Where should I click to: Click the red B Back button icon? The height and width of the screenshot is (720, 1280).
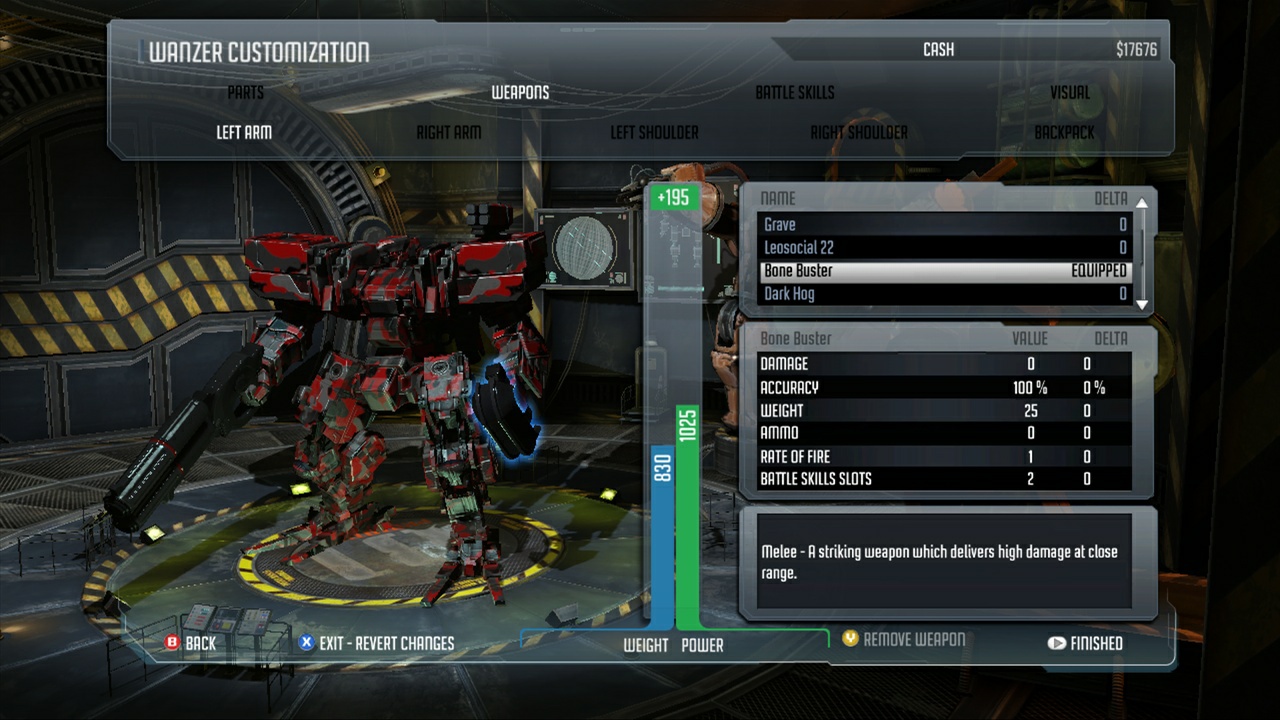[173, 643]
